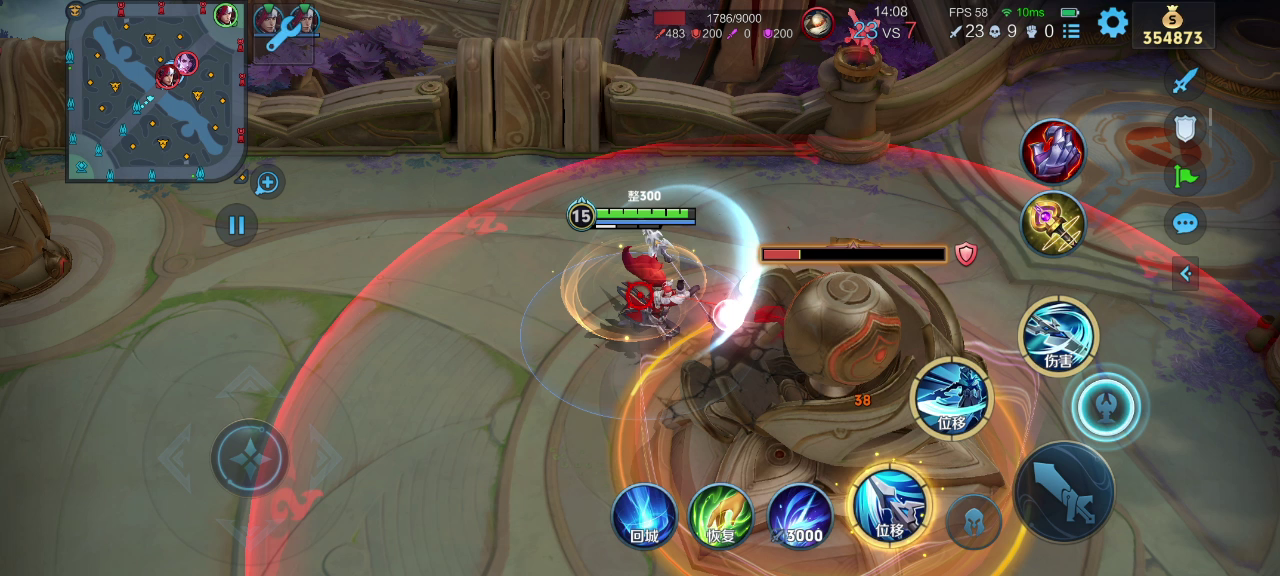
Task: Send the blue sword attack signal
Action: point(1185,80)
